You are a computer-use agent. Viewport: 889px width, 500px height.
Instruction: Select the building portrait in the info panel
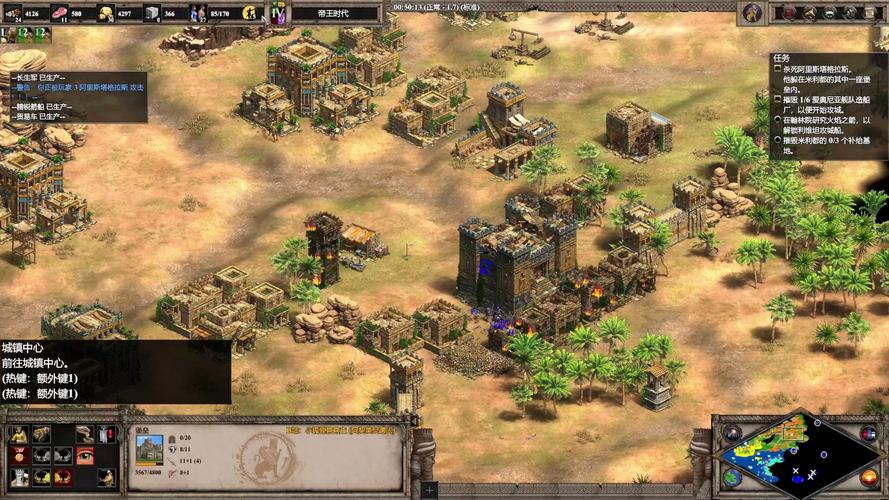pos(149,448)
